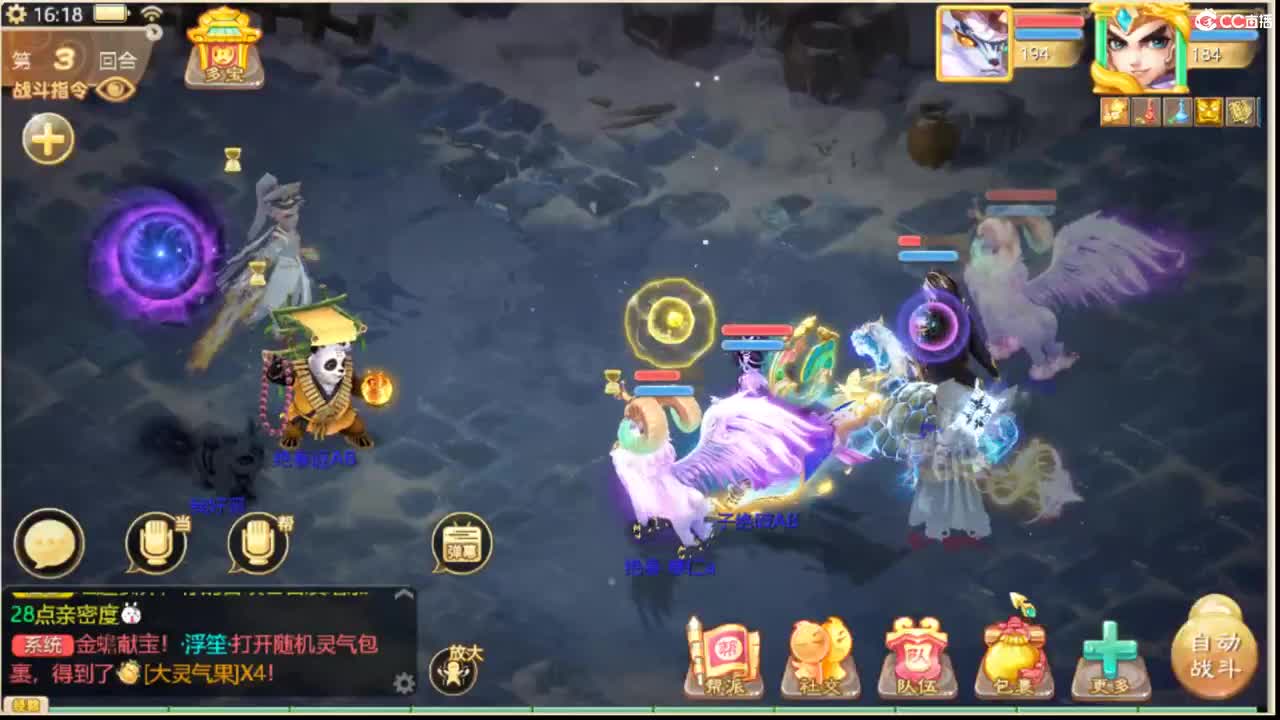Image resolution: width=1280 pixels, height=720 pixels.
Task: Switch to the 帮 guild voice tab
Action: pyautogui.click(x=258, y=543)
